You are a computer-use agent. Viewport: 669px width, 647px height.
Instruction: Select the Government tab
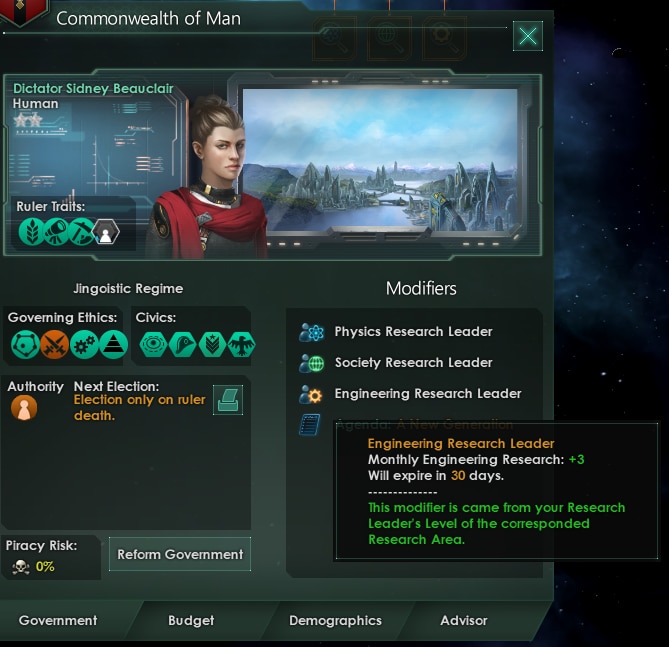[x=58, y=620]
